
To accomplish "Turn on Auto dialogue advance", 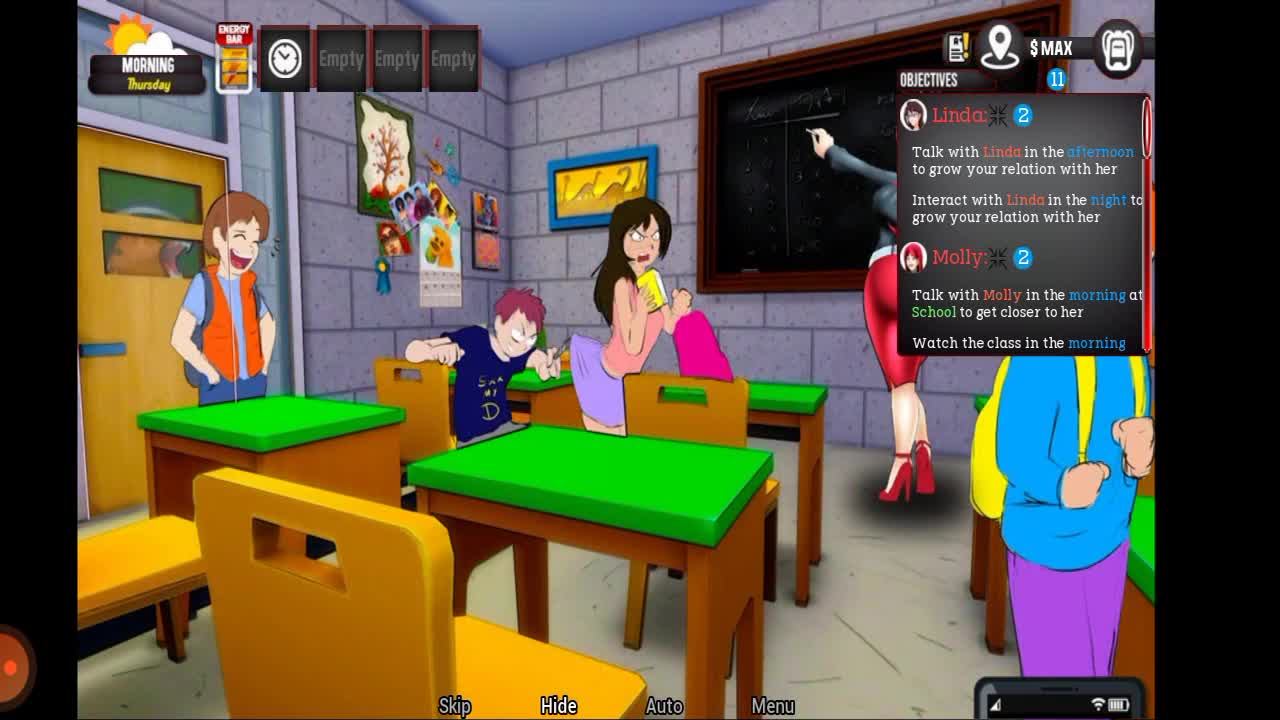I will tap(664, 706).
